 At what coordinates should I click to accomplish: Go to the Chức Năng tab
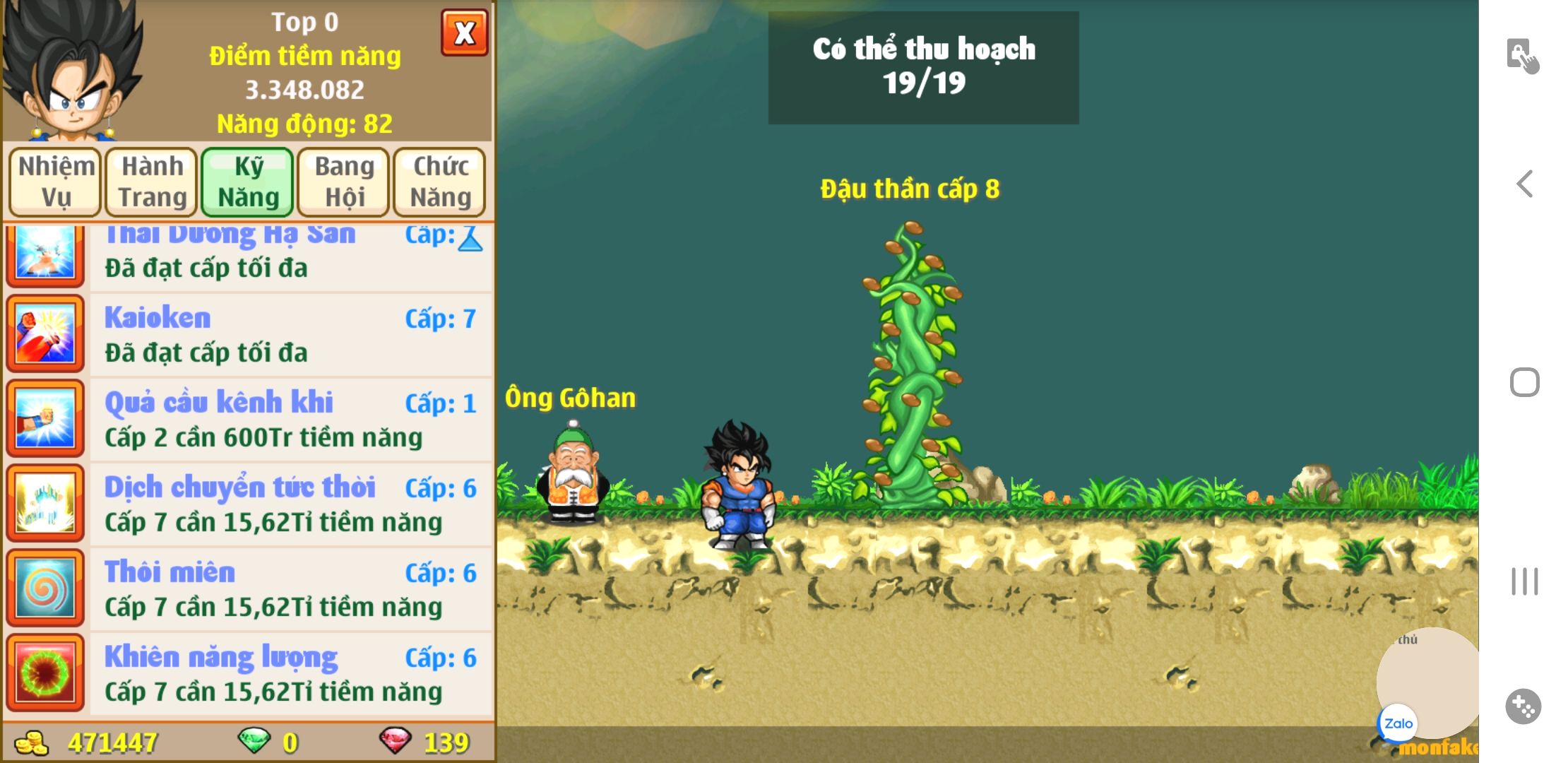coord(440,182)
